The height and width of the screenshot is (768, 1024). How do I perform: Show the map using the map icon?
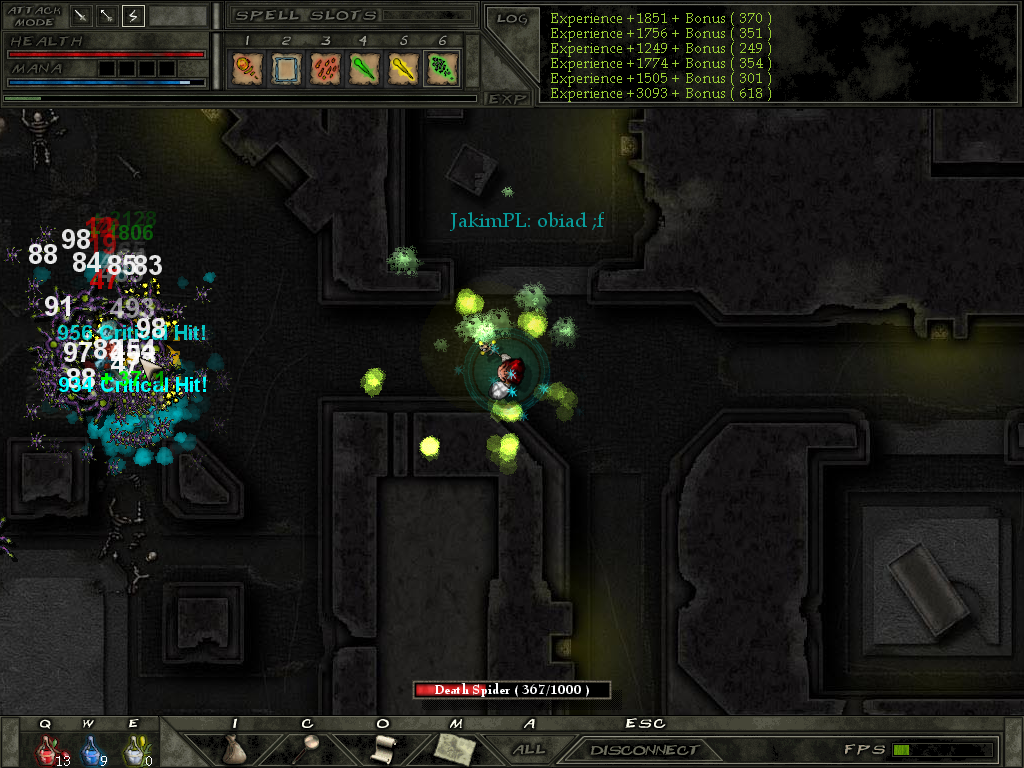tap(455, 748)
